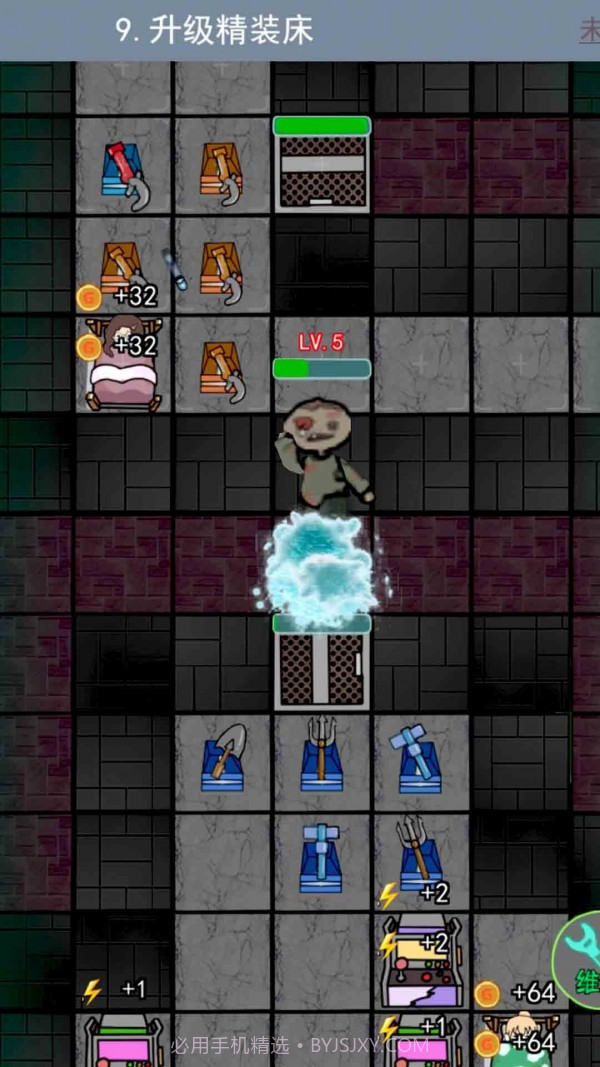Tap the red underlined link in top bar
600x1067 pixels.
click(589, 31)
